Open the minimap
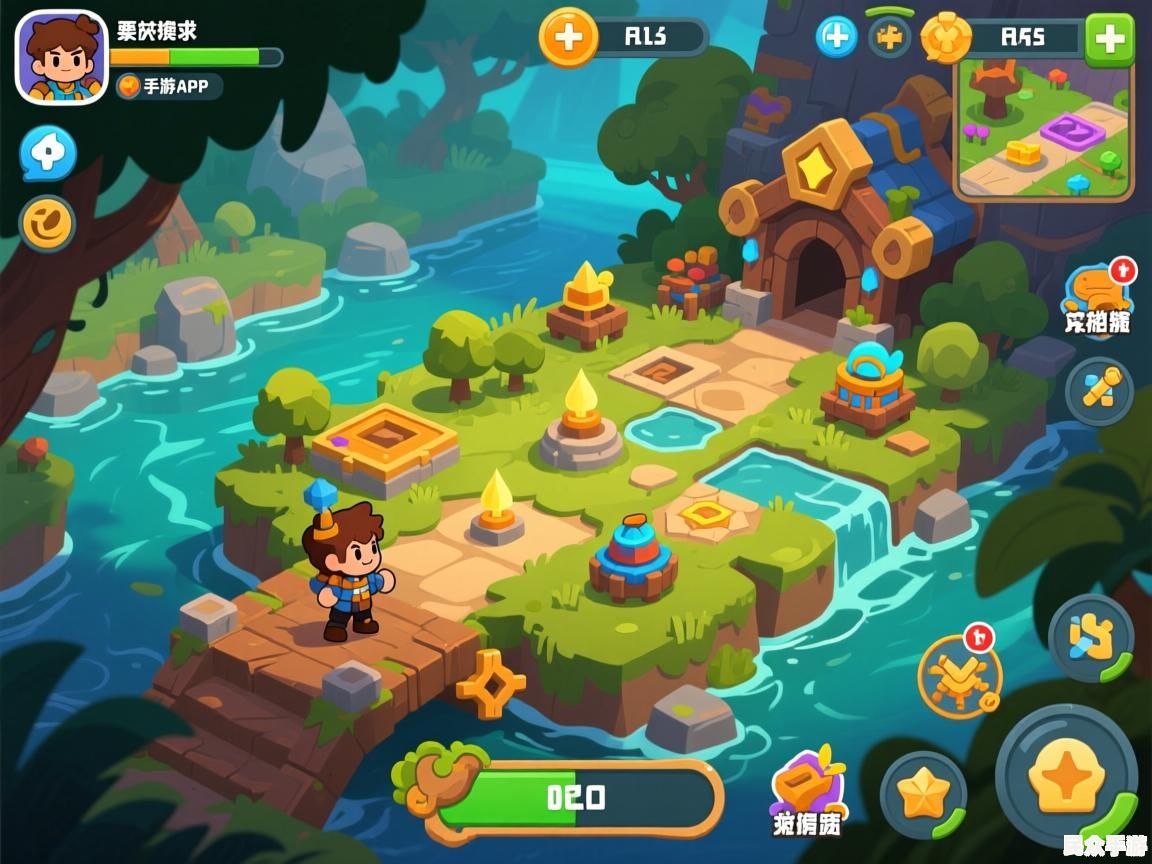This screenshot has height=864, width=1152. click(x=1044, y=128)
